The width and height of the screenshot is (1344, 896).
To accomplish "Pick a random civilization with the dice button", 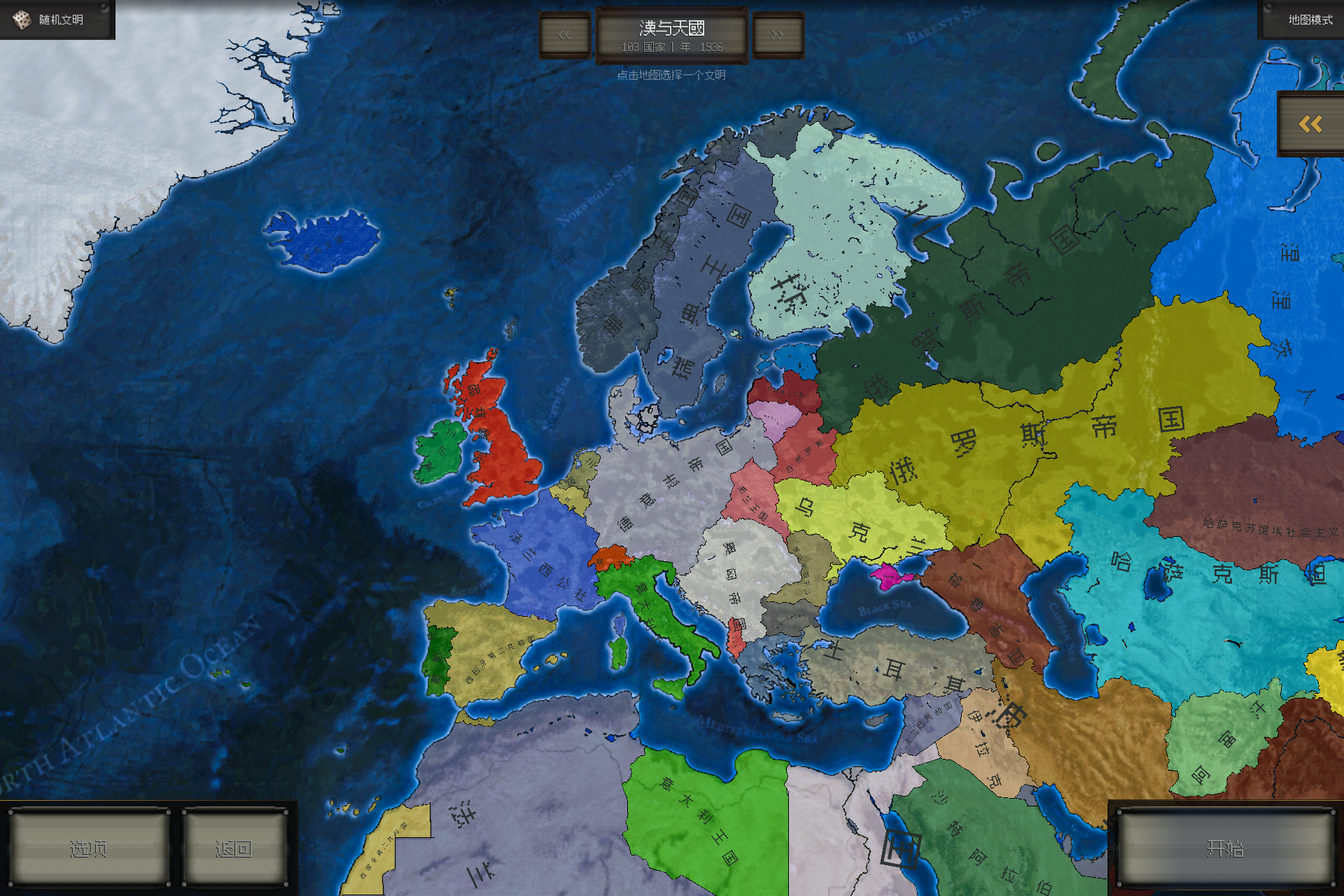I will click(56, 20).
